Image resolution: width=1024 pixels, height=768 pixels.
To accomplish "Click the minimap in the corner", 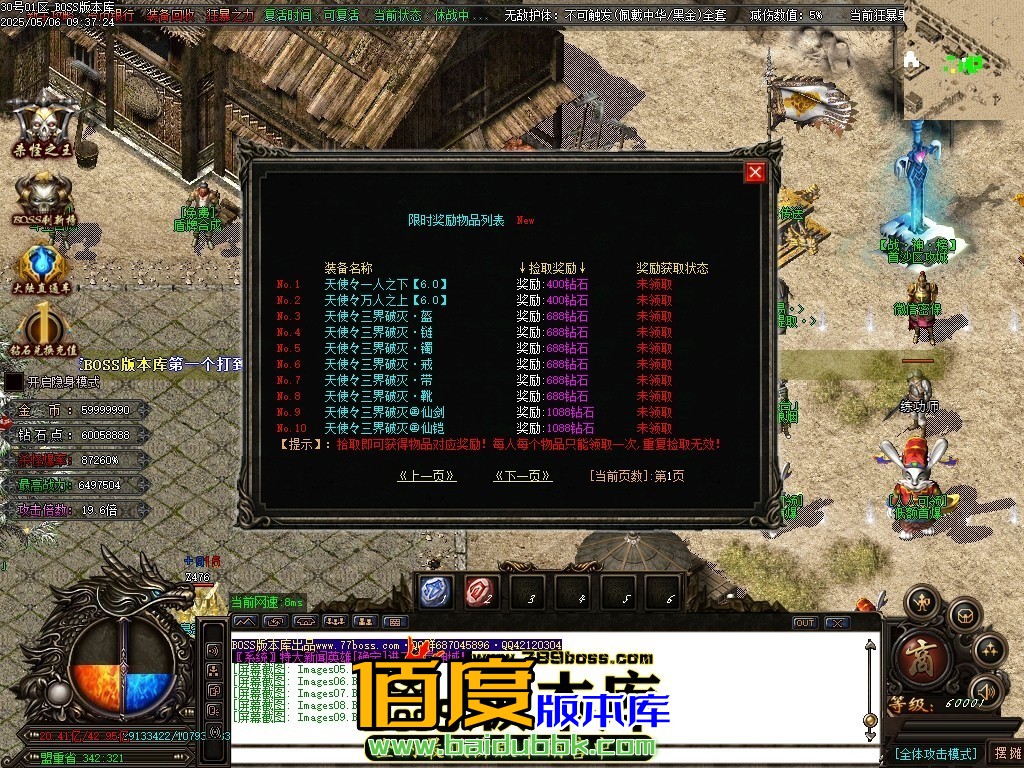I will [962, 62].
